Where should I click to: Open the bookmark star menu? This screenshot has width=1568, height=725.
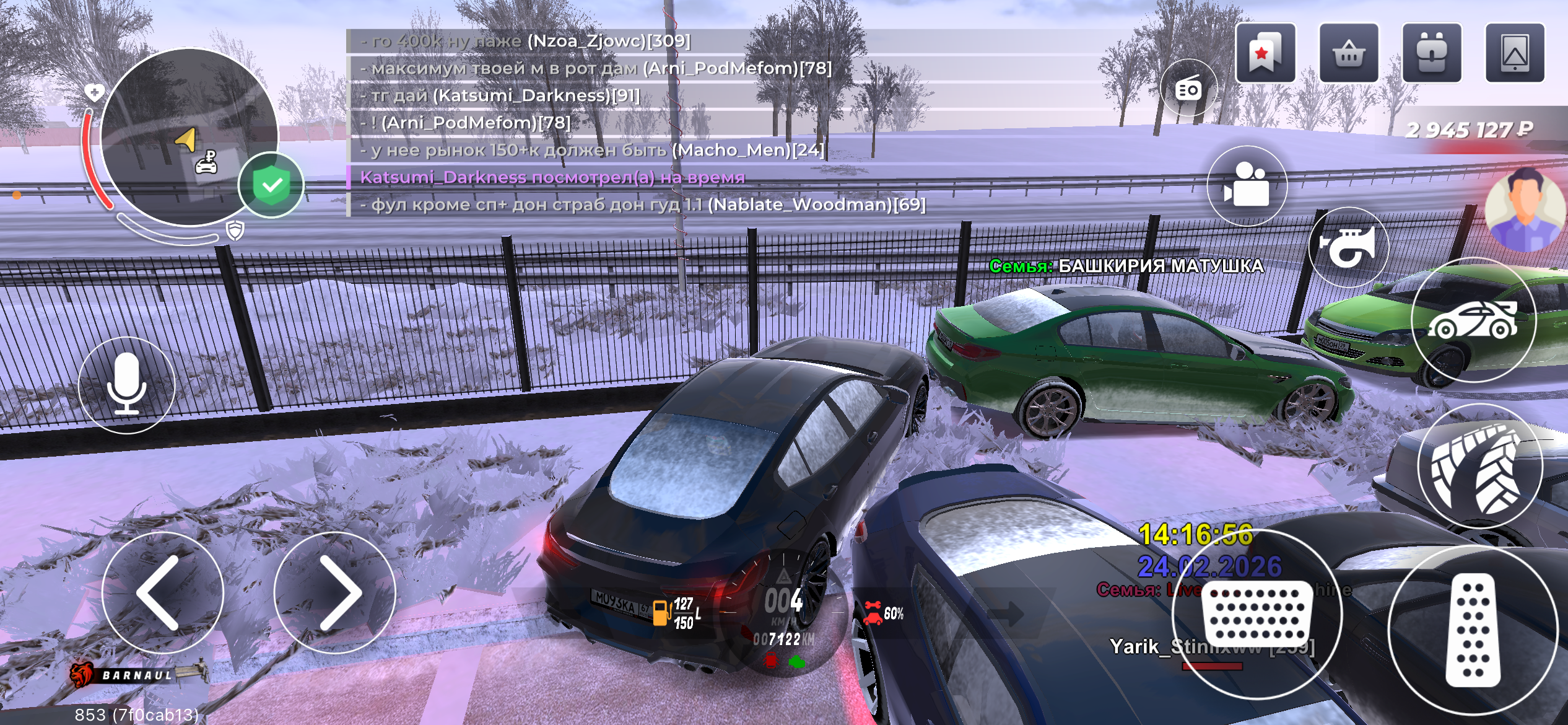tap(1265, 53)
